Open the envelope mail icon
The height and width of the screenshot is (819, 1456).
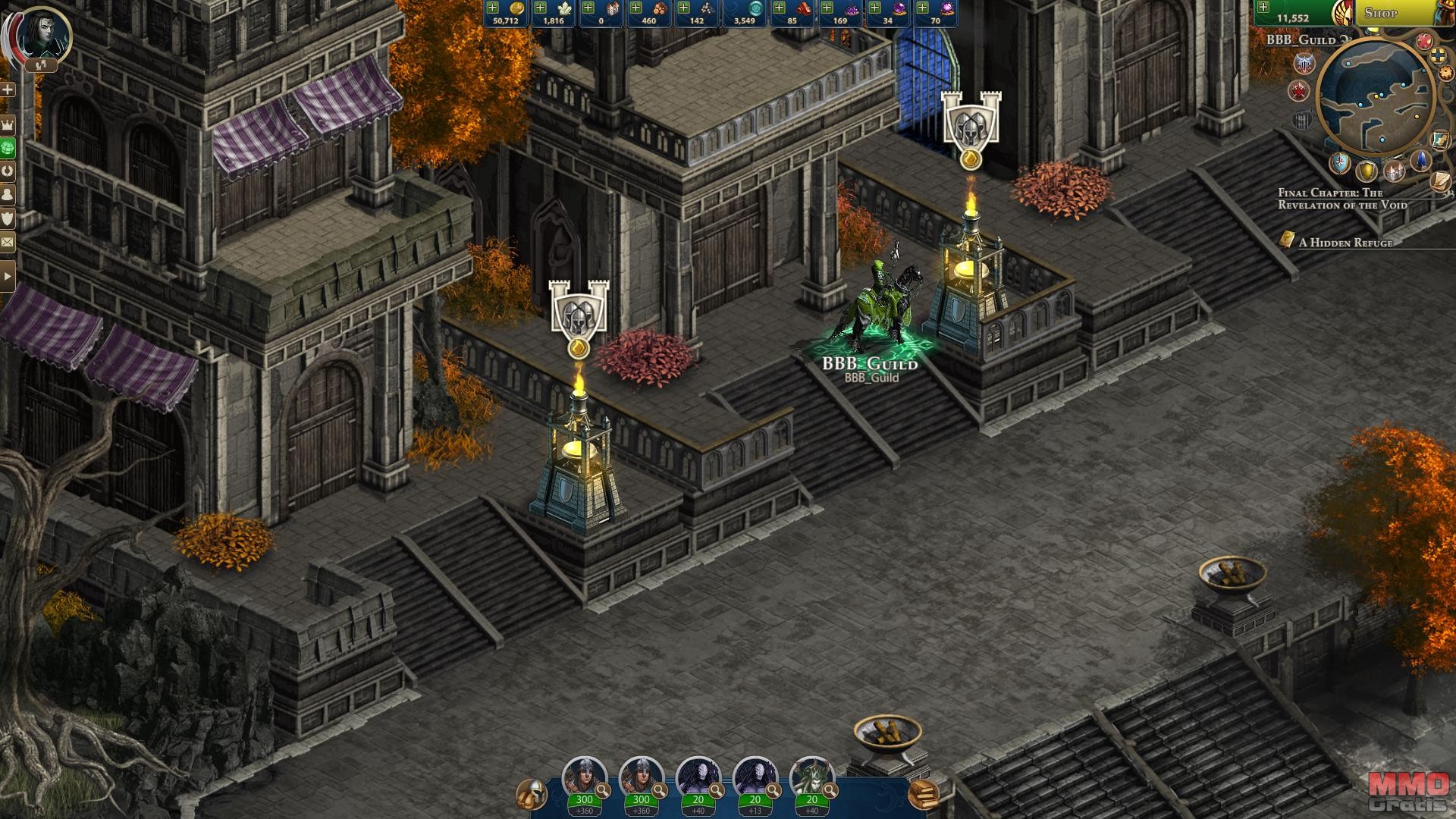[8, 242]
